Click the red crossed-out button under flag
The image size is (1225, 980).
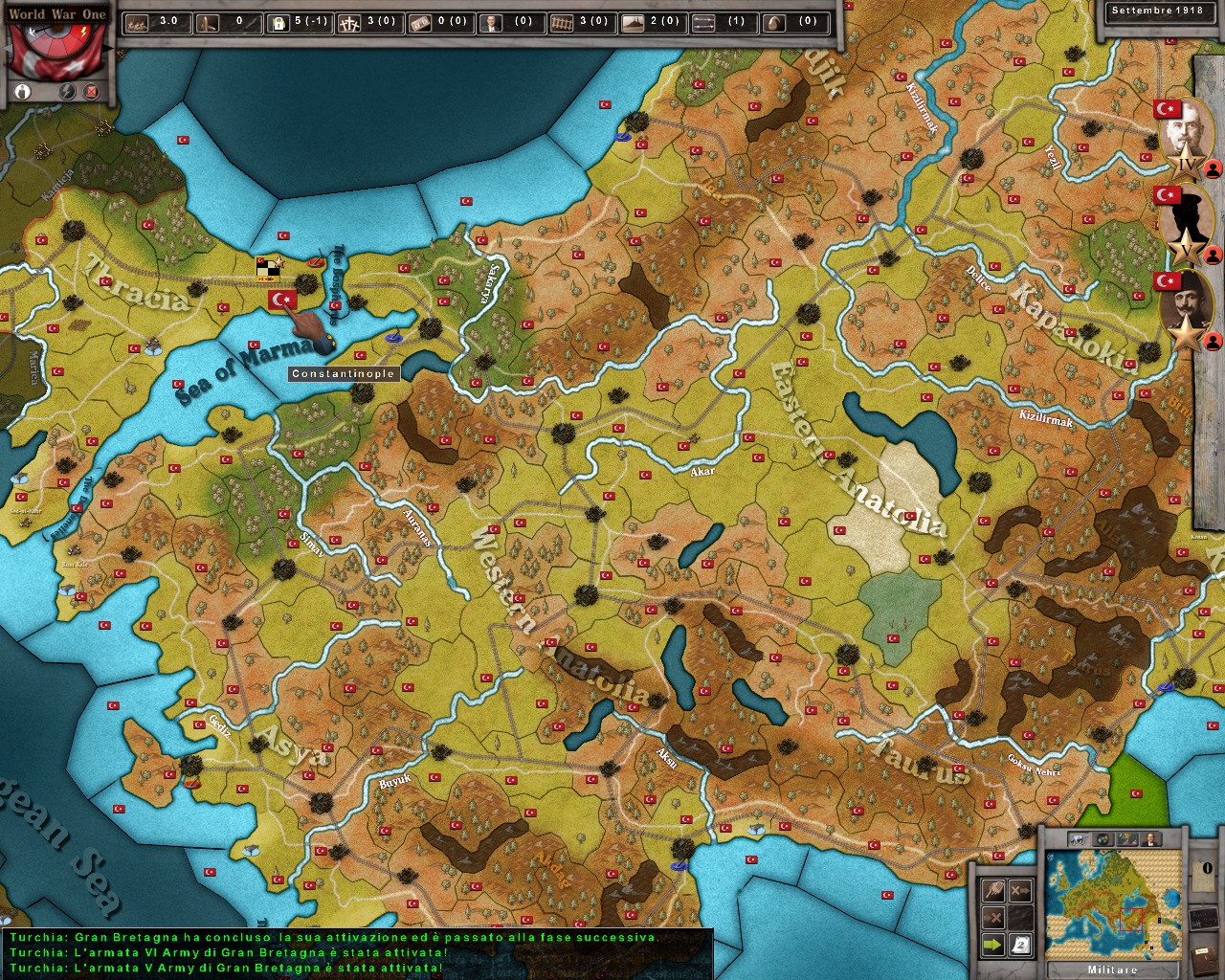pos(92,92)
